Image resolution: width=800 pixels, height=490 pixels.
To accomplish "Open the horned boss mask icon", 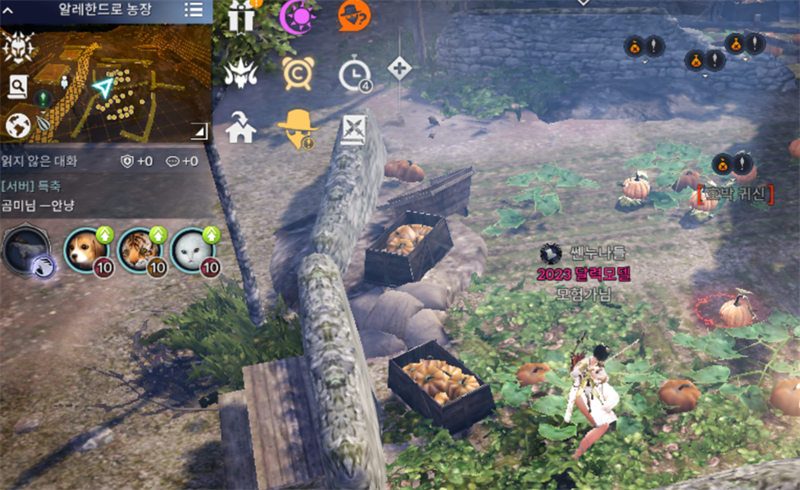I will [x=241, y=73].
